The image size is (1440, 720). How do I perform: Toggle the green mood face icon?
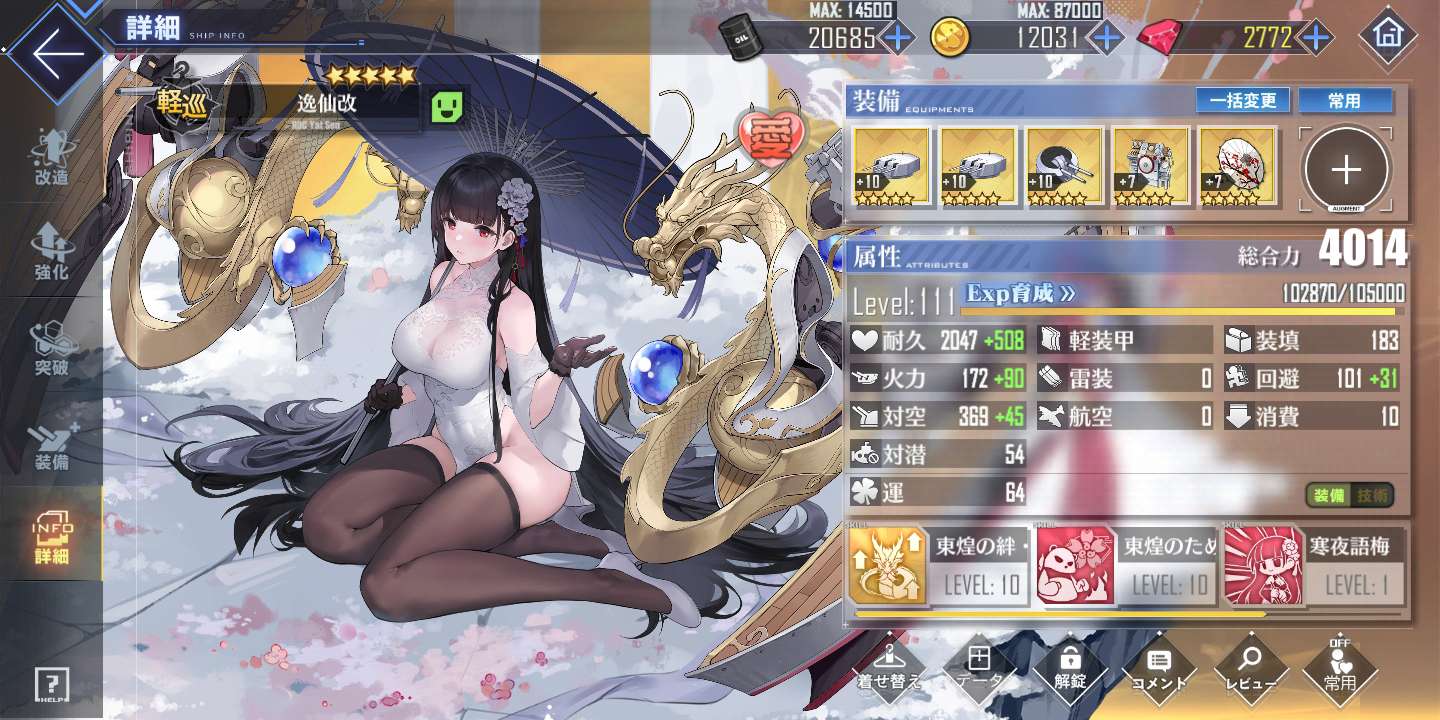click(449, 105)
